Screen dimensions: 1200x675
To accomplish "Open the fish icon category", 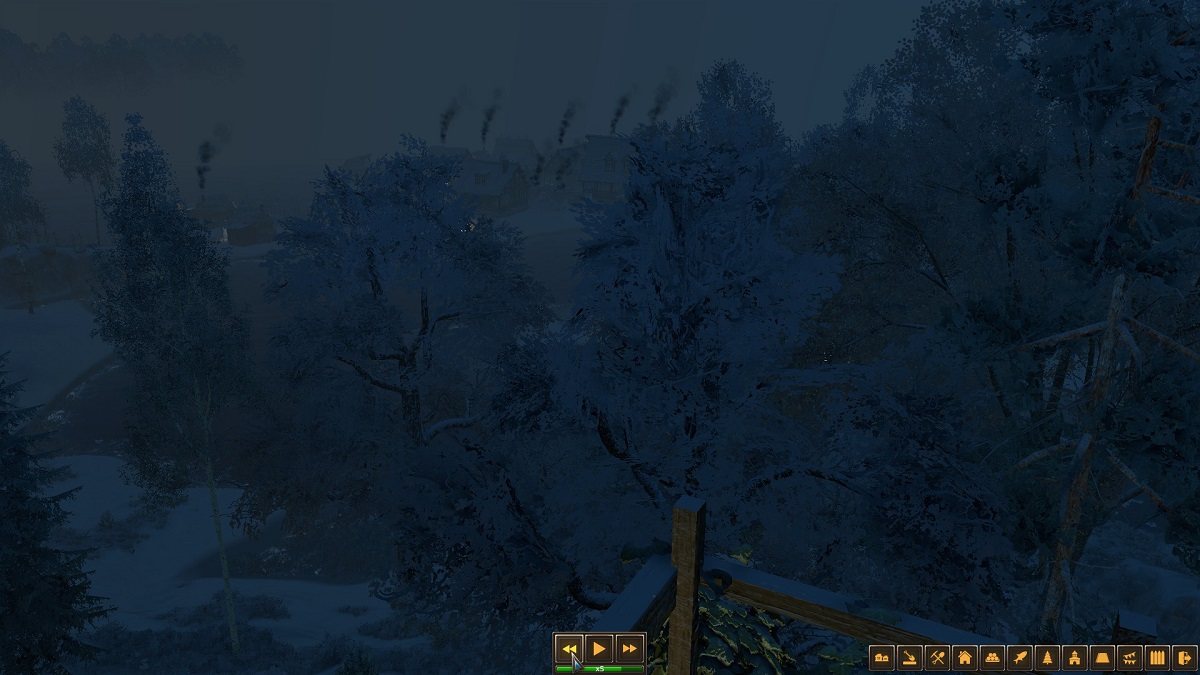I will (1020, 657).
